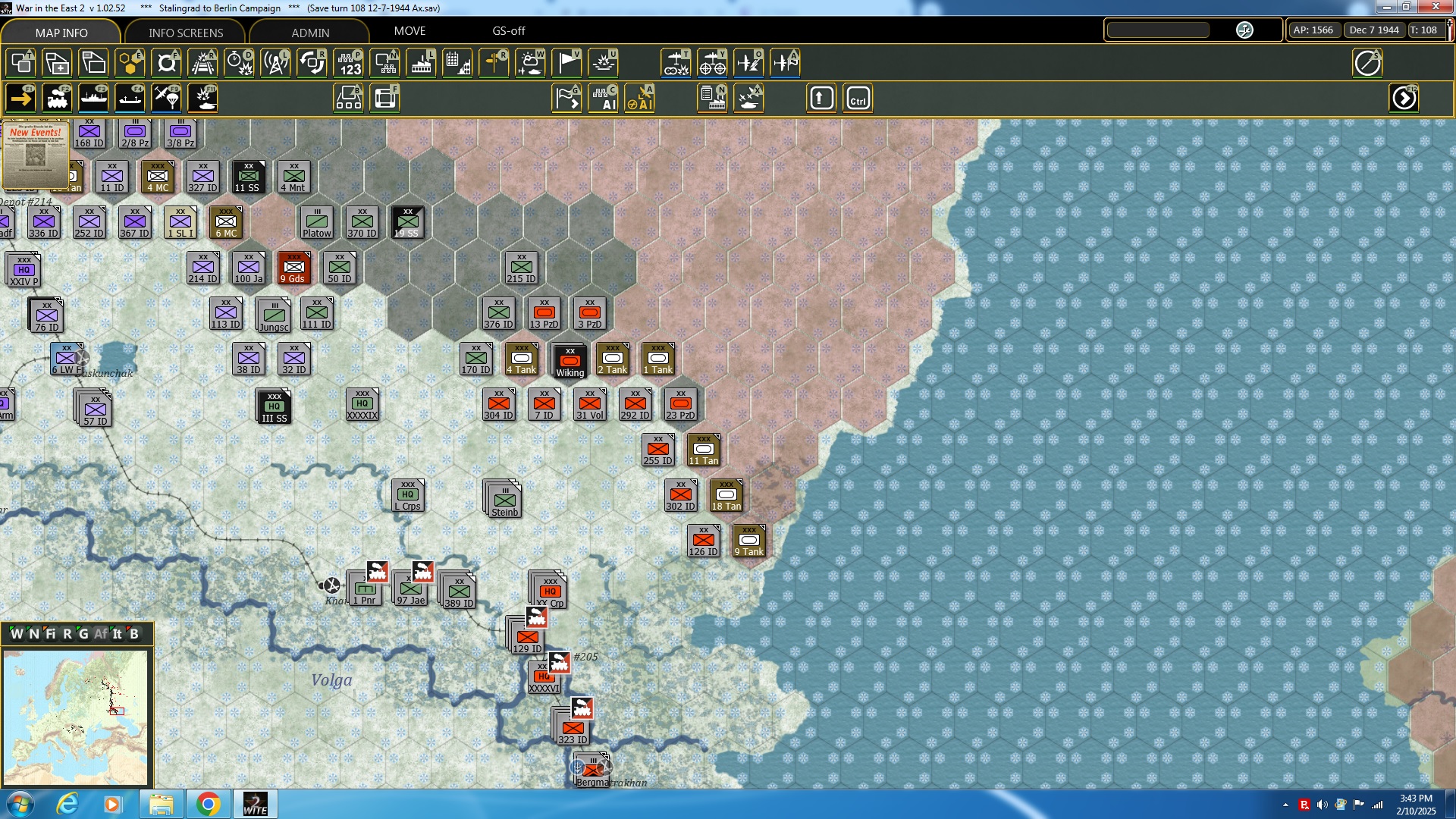The image size is (1456, 819).
Task: Toggle the rail damage overlay icon
Action: pyautogui.click(x=202, y=63)
